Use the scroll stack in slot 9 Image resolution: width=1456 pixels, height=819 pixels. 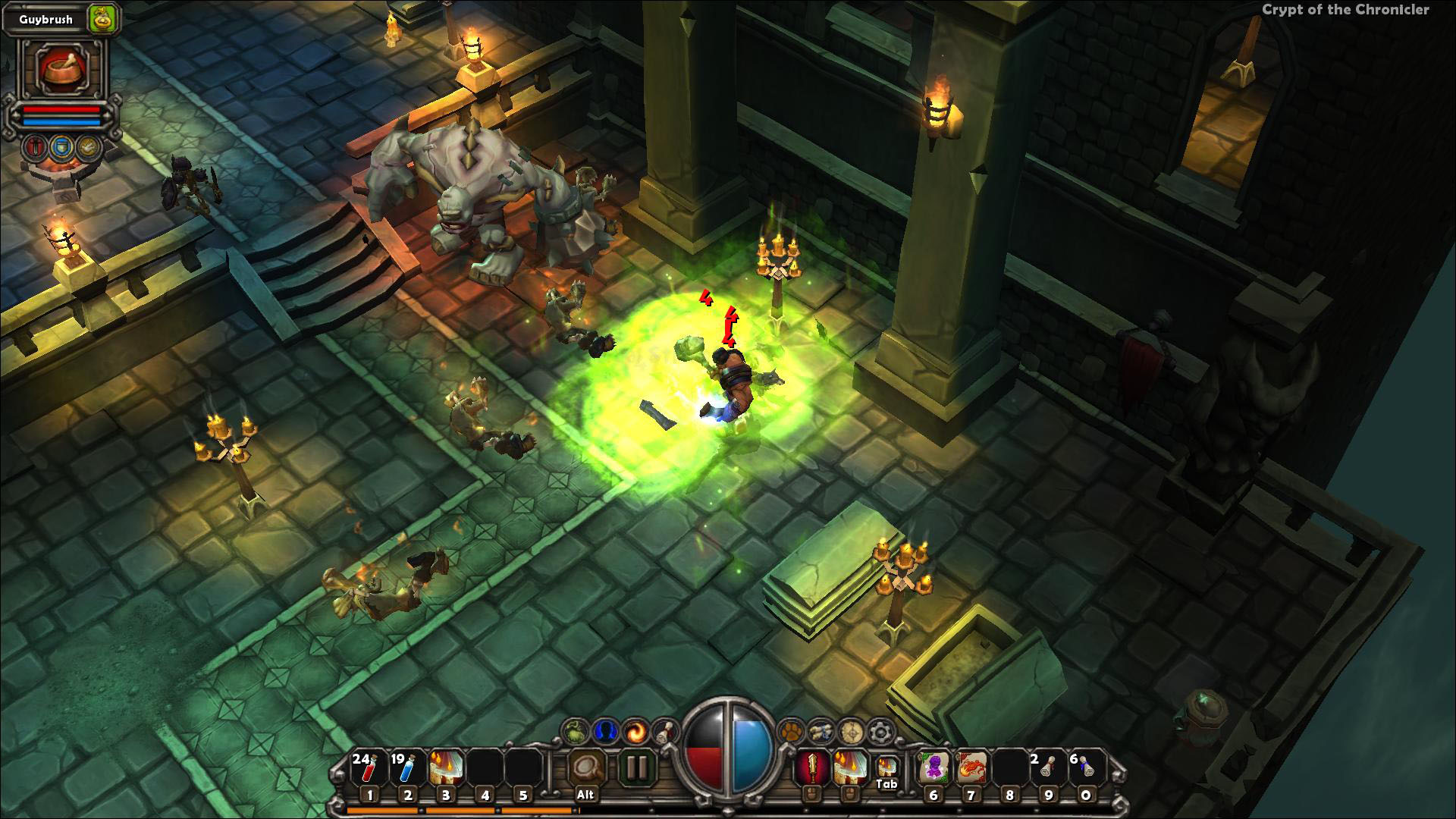1048,768
